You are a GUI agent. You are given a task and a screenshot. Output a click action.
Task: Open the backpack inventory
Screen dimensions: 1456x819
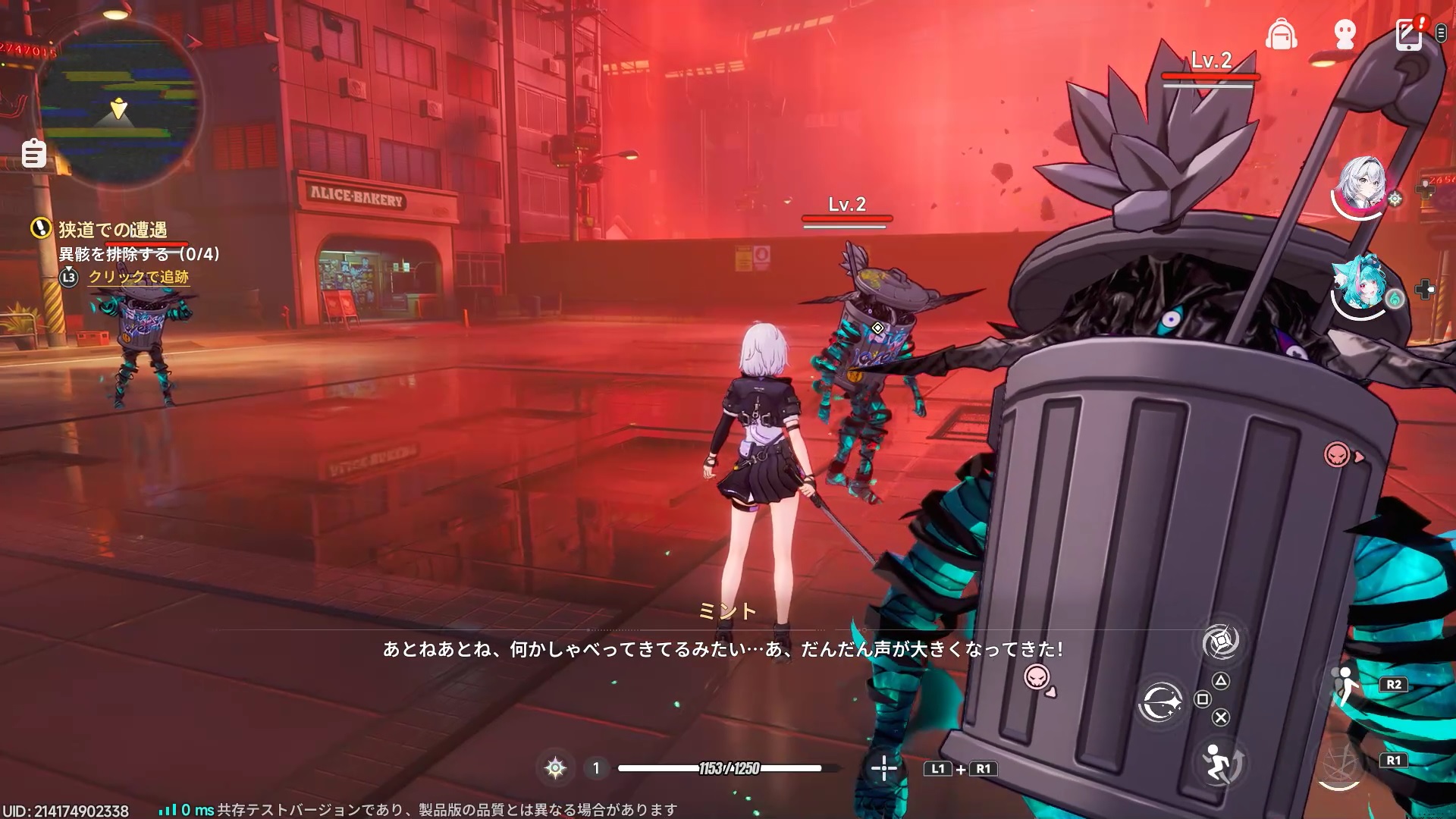click(1281, 34)
